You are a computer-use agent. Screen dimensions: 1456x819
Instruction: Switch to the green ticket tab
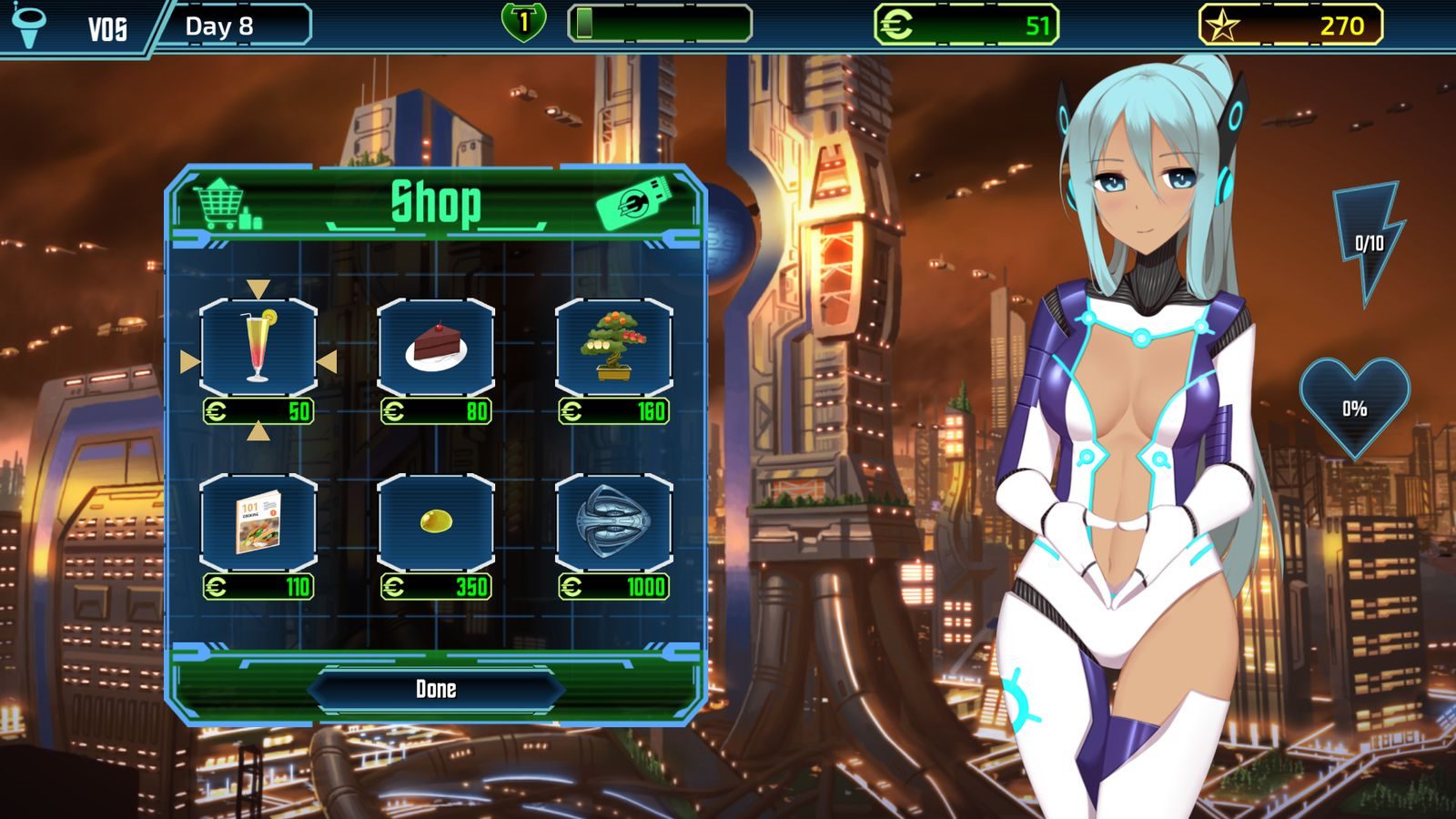click(x=635, y=202)
